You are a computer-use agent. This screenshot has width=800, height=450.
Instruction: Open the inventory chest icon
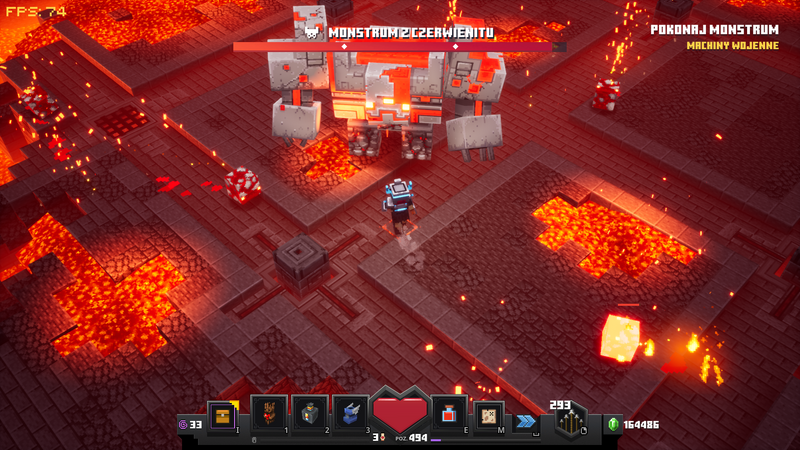click(222, 413)
